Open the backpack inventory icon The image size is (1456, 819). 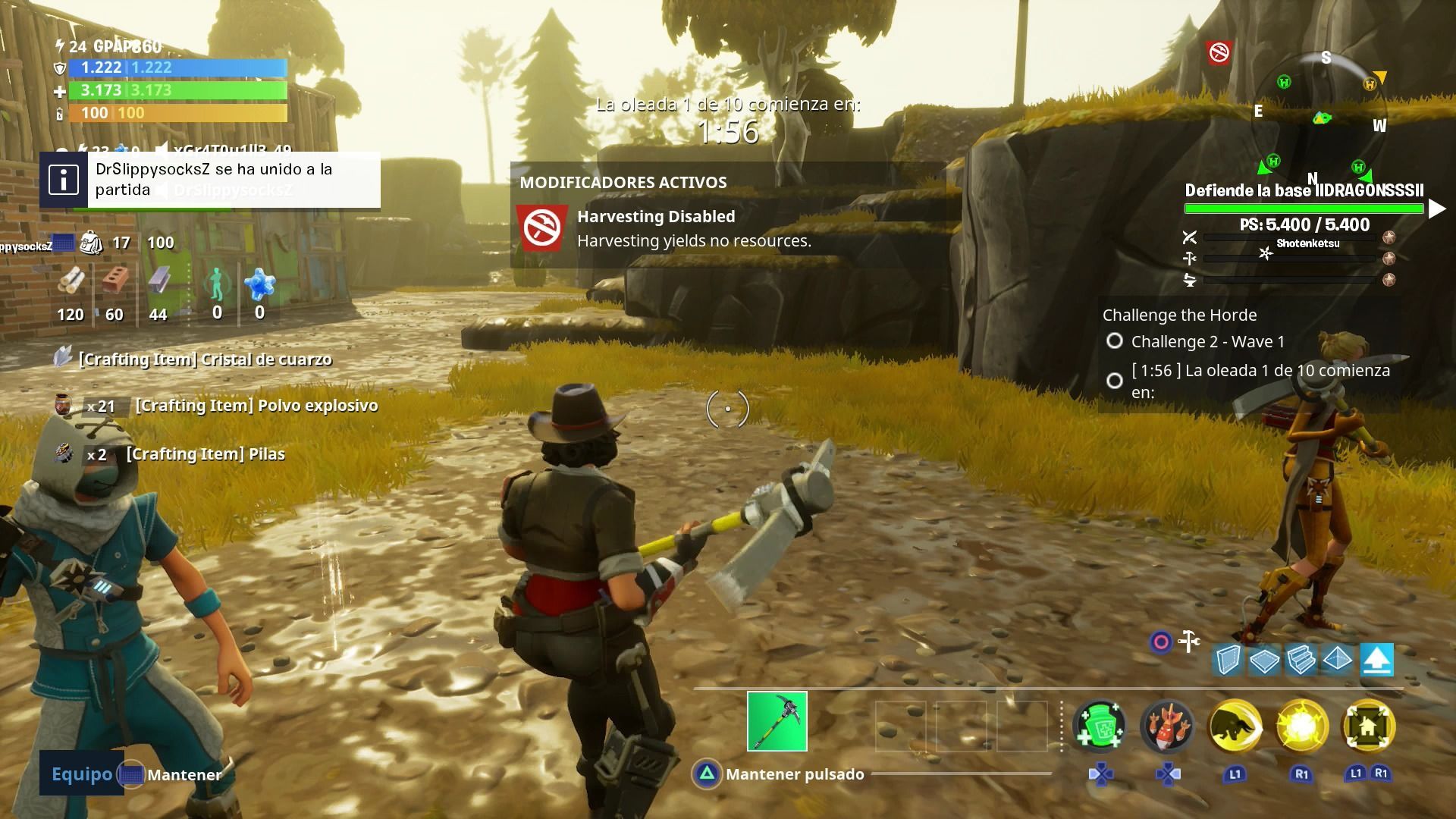[x=92, y=243]
